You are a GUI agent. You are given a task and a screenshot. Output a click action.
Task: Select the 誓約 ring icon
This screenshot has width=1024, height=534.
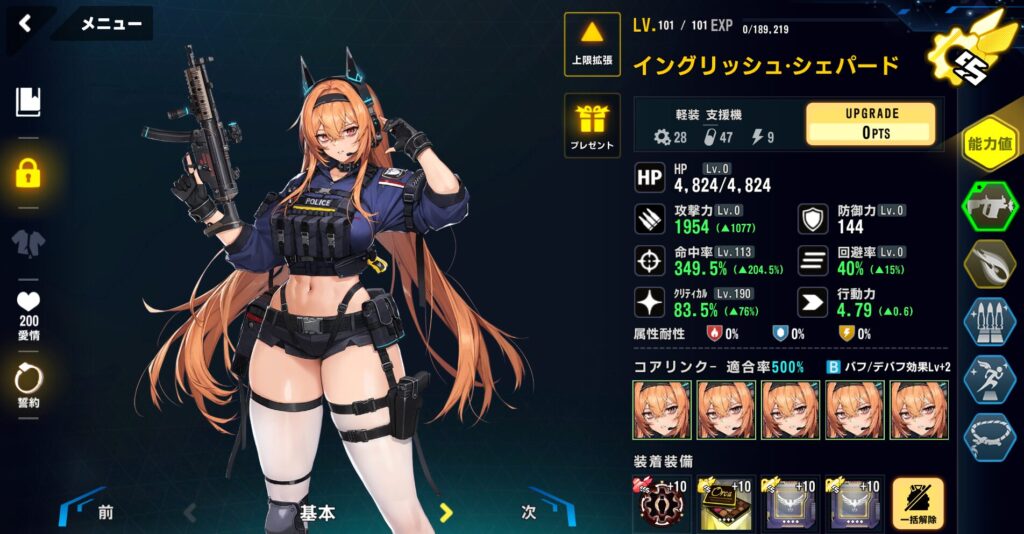[x=28, y=382]
